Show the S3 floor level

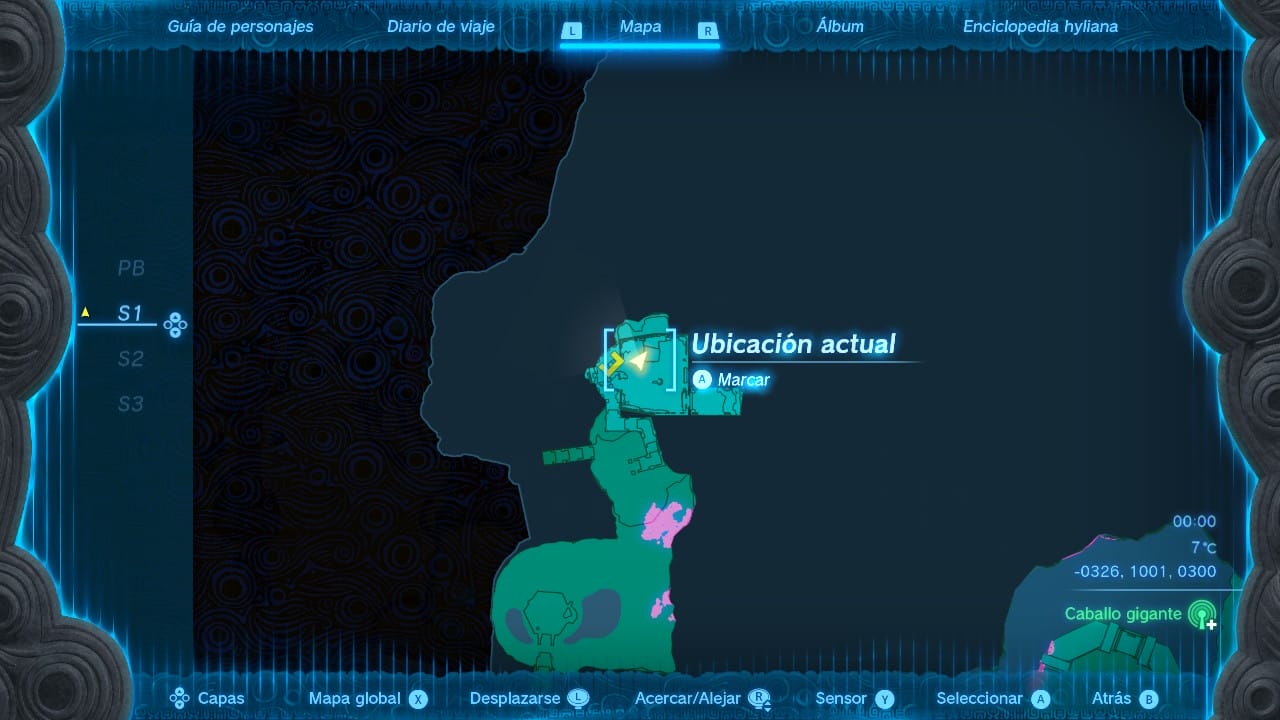[x=131, y=404]
